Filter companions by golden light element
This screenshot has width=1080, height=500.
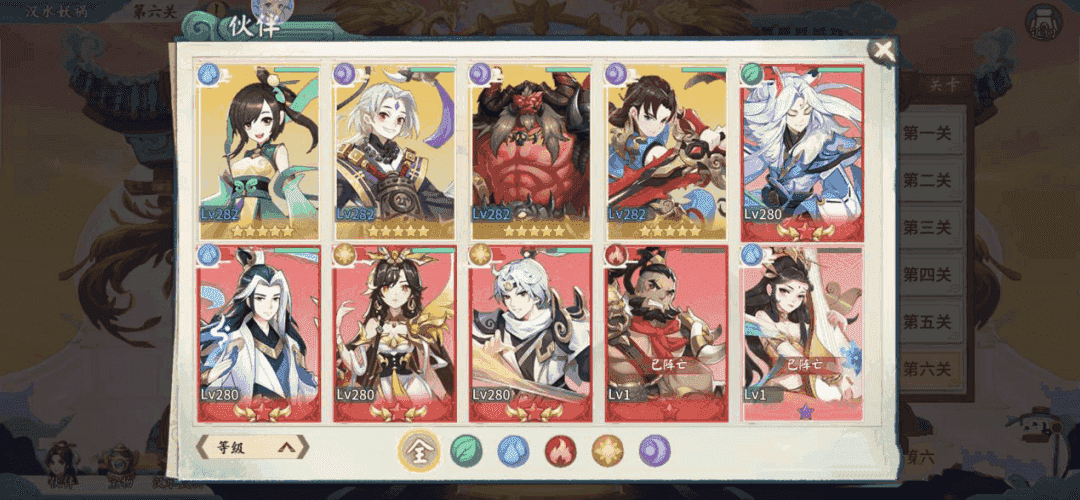coord(607,451)
